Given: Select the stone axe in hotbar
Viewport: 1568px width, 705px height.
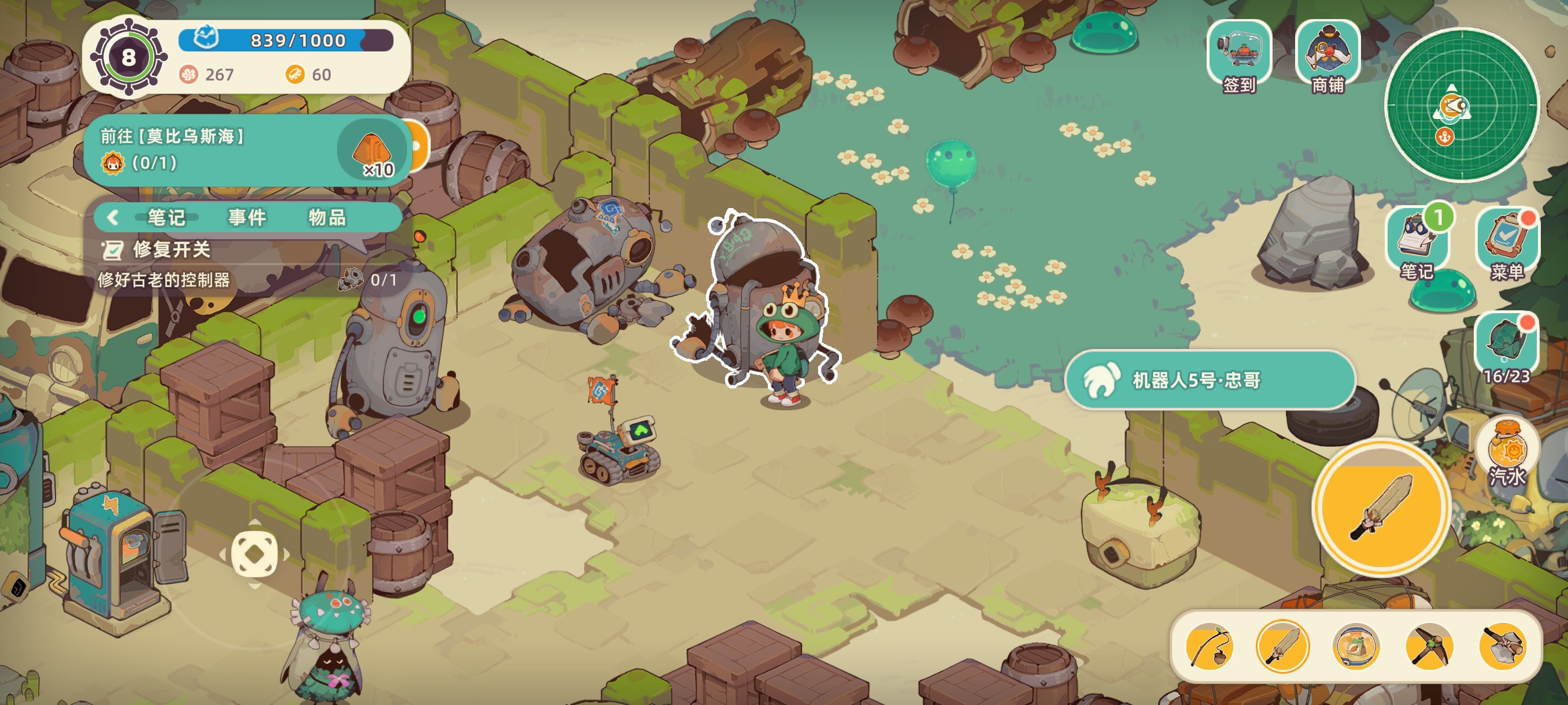Looking at the screenshot, I should coord(1503,646).
